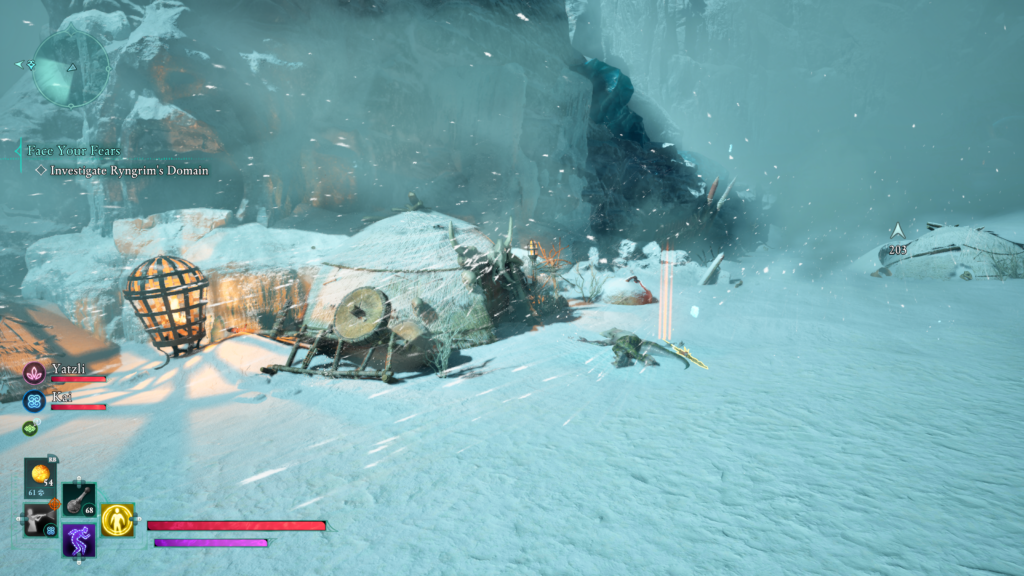The height and width of the screenshot is (576, 1024).
Task: Click Yatzli's companion portrait icon
Action: 34,373
